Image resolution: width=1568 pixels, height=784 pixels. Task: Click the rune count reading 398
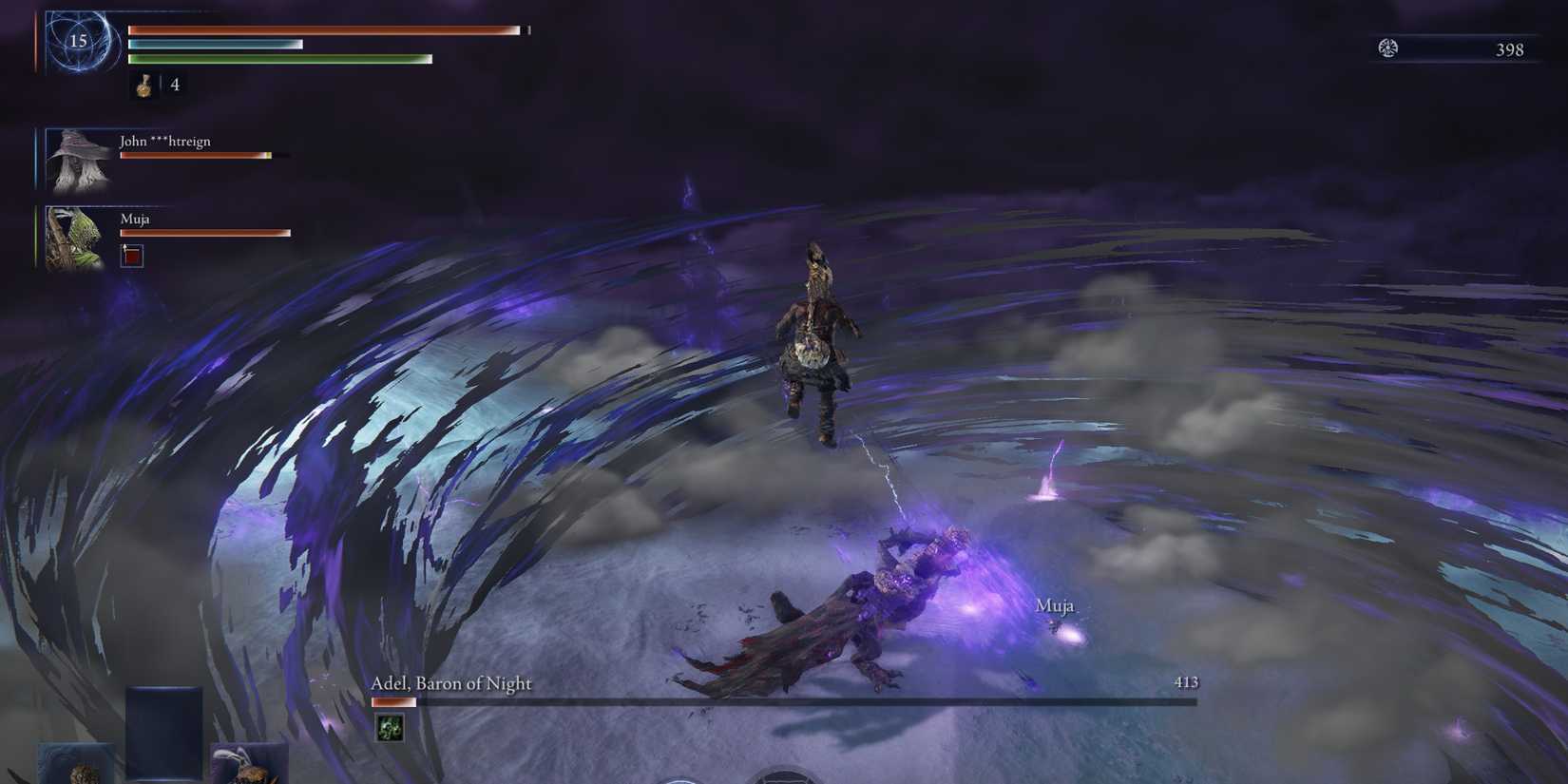(x=1509, y=49)
